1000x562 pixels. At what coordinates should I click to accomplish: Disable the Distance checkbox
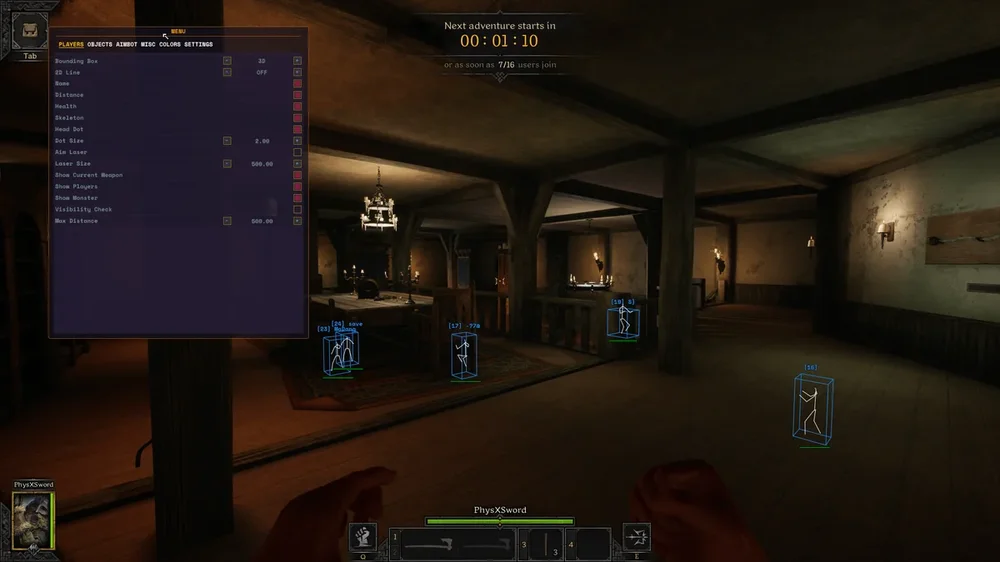[297, 95]
